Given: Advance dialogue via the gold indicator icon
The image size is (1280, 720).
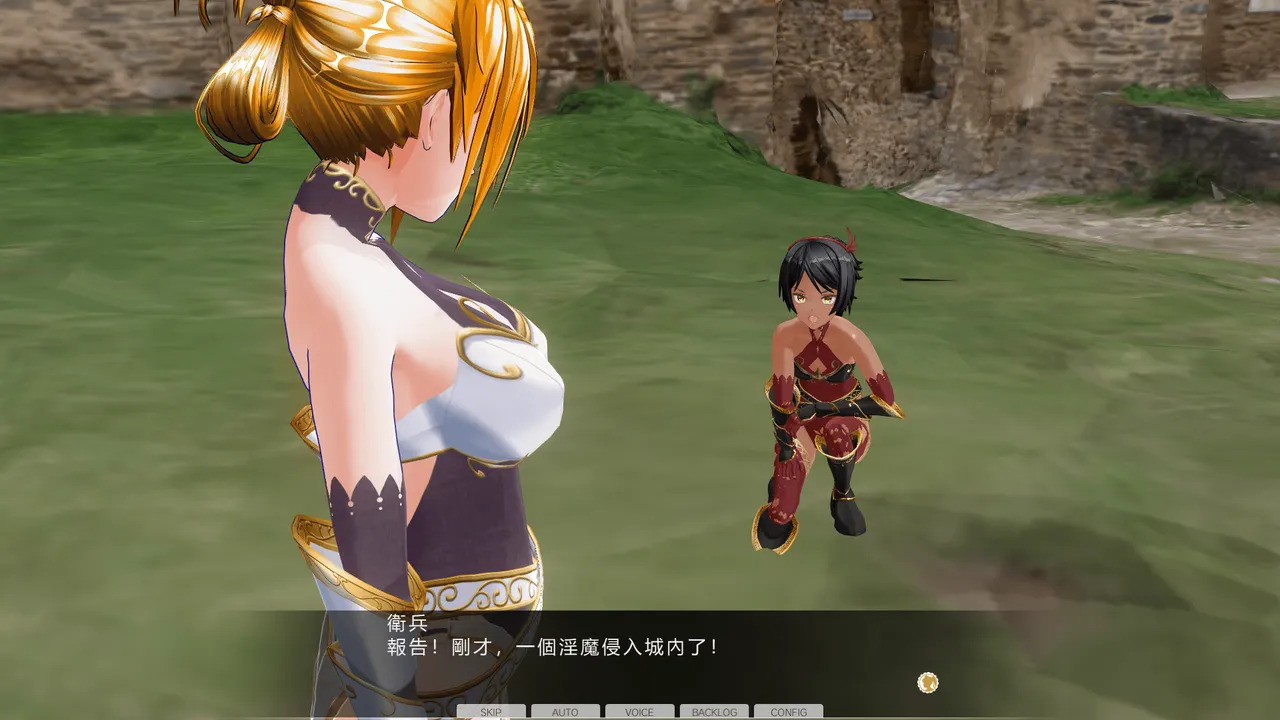Looking at the screenshot, I should (x=928, y=683).
